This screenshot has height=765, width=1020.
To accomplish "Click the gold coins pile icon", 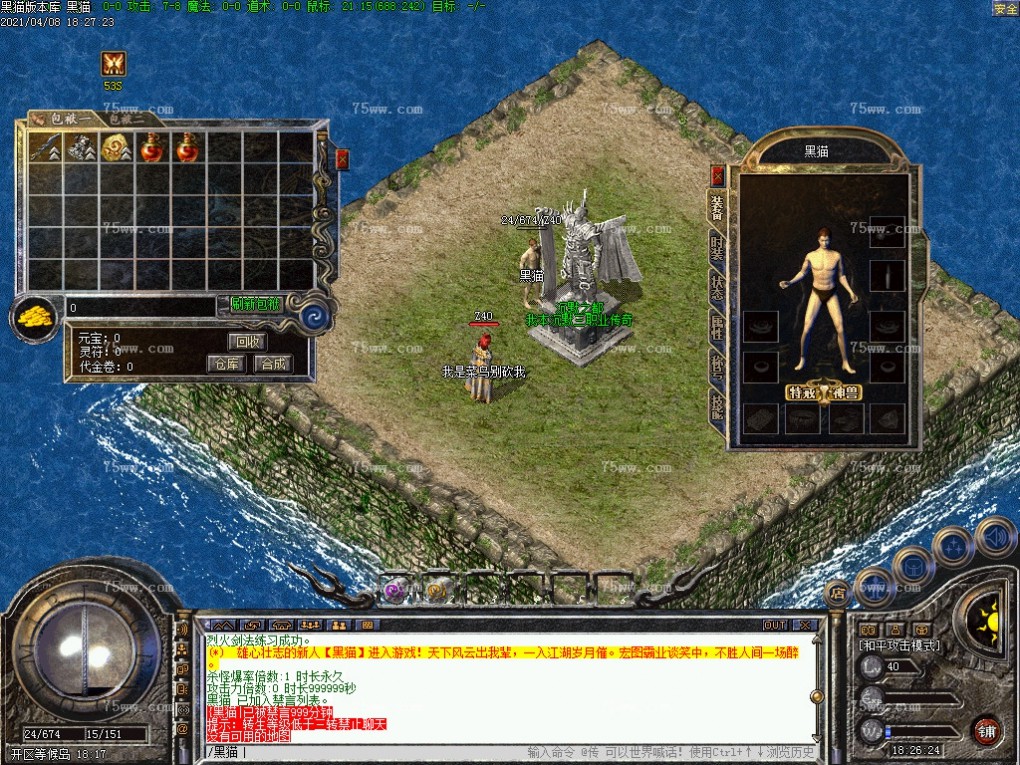I will (35, 316).
